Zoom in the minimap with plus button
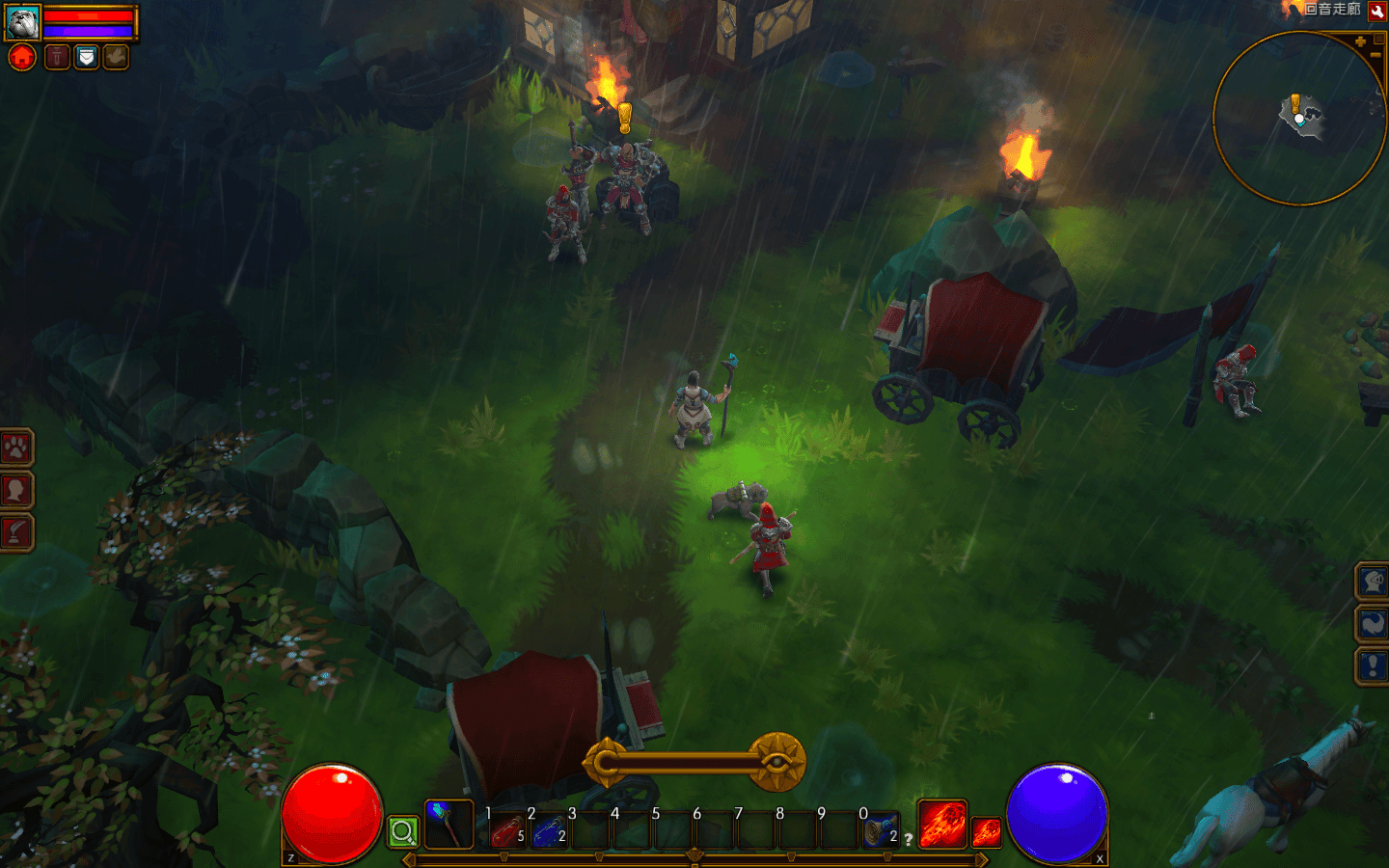 [1360, 41]
